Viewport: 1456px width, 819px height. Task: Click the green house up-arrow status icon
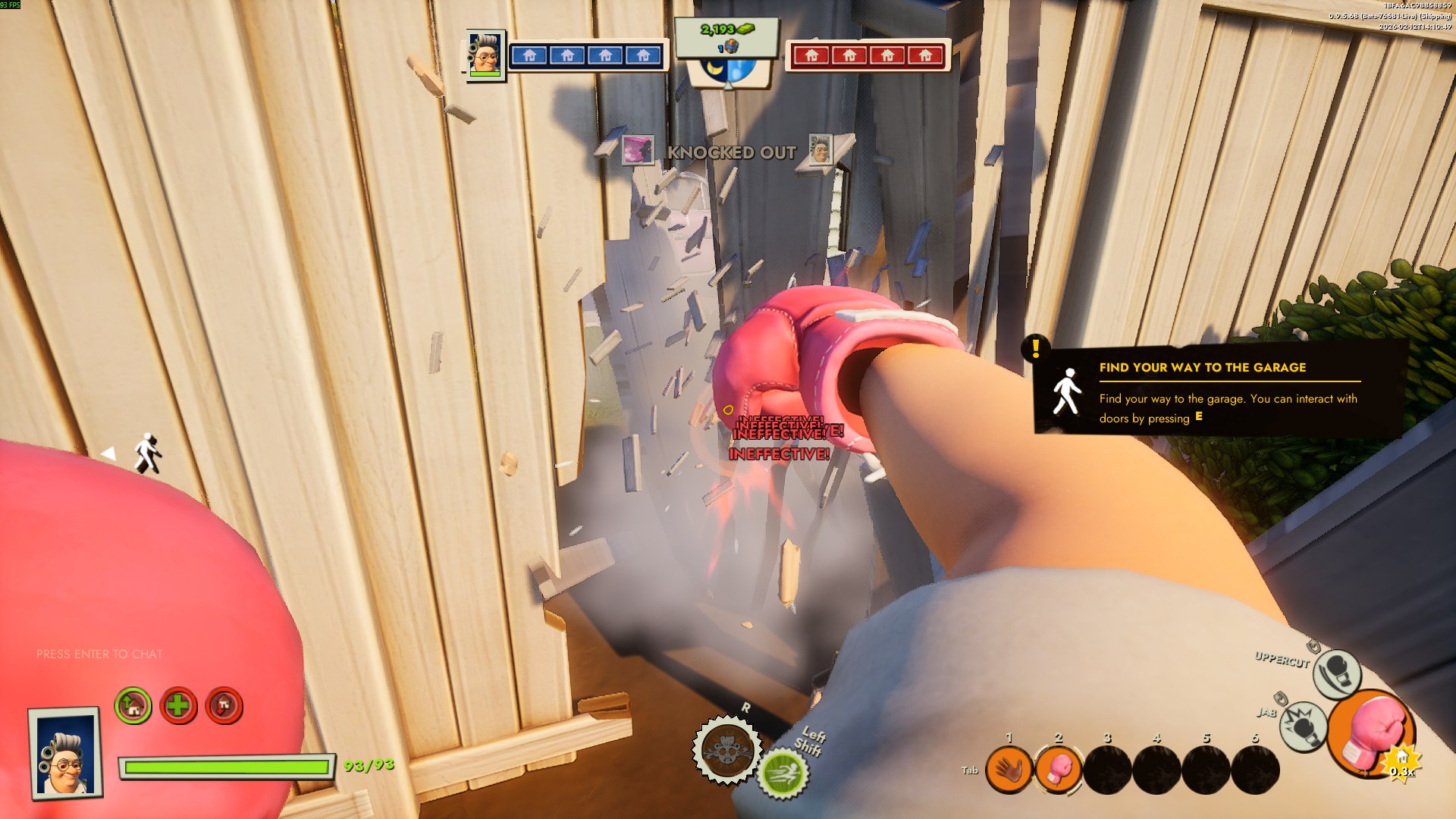(133, 706)
